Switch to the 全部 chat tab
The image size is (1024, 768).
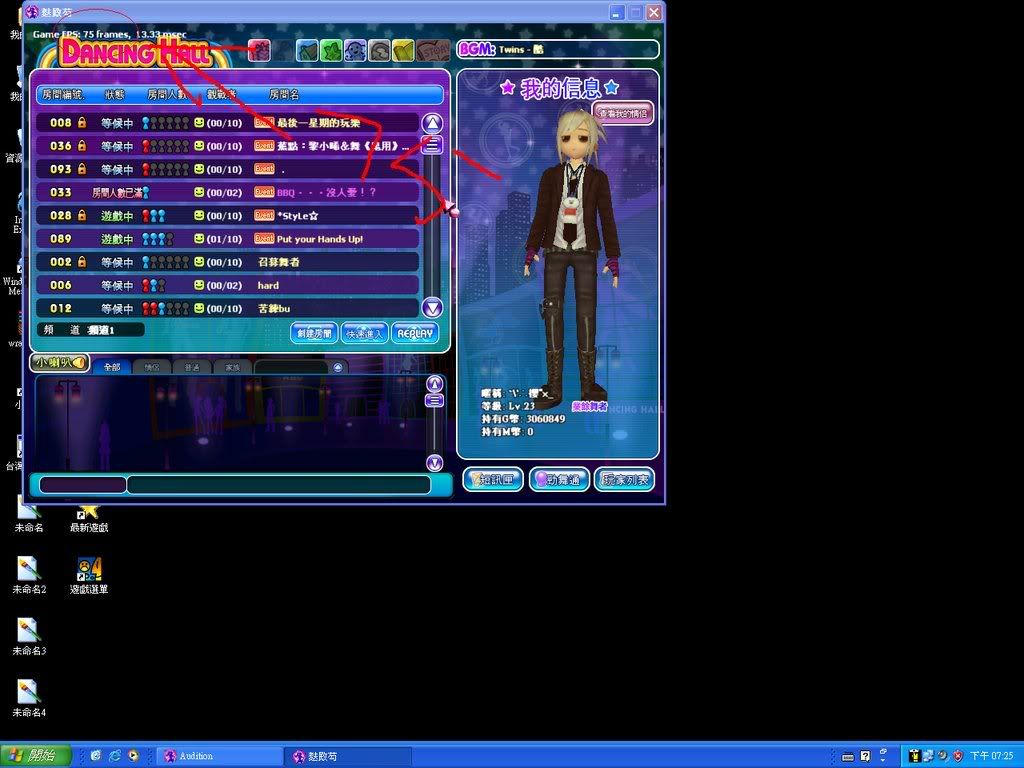pyautogui.click(x=111, y=367)
